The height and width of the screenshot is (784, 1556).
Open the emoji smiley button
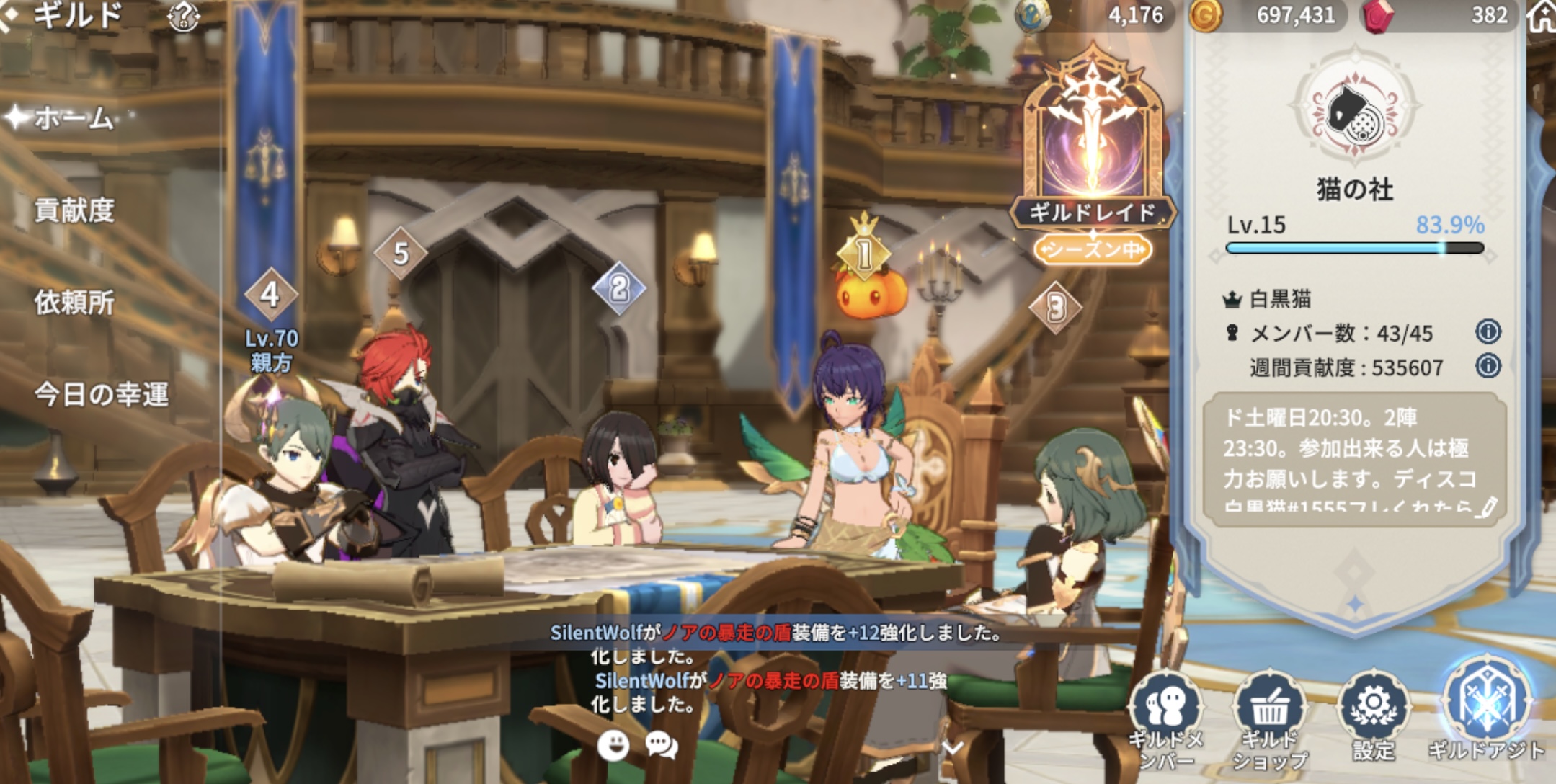(613, 745)
